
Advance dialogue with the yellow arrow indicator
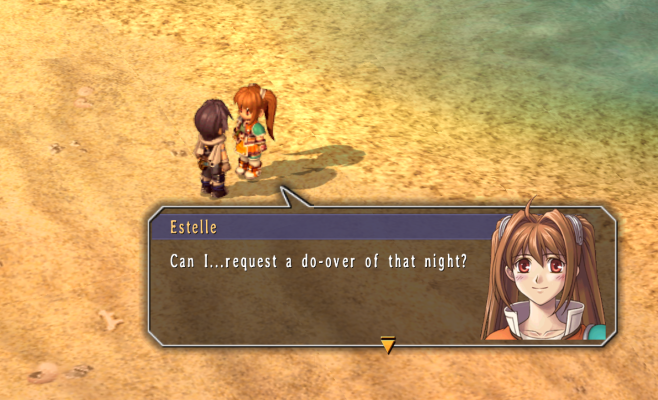click(387, 345)
